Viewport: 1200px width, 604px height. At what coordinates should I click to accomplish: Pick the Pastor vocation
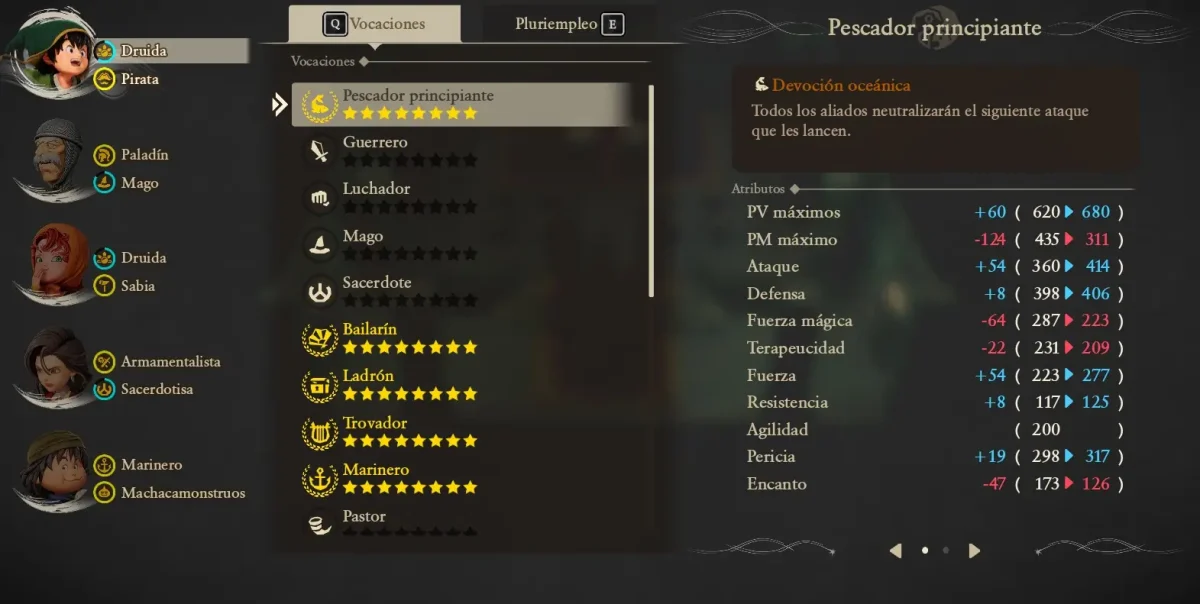tap(460, 522)
